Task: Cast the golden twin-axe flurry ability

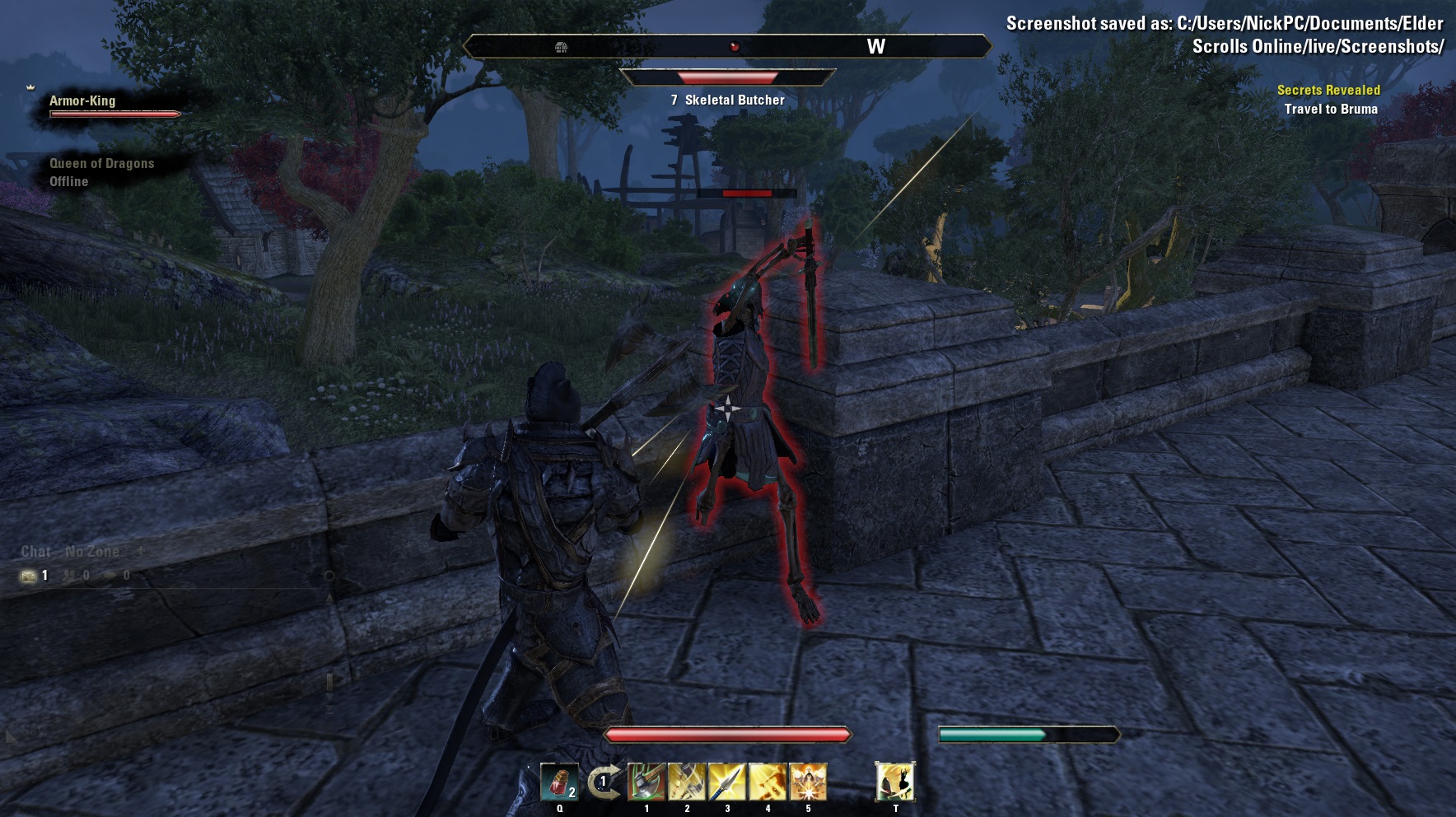Action: pyautogui.click(x=687, y=782)
